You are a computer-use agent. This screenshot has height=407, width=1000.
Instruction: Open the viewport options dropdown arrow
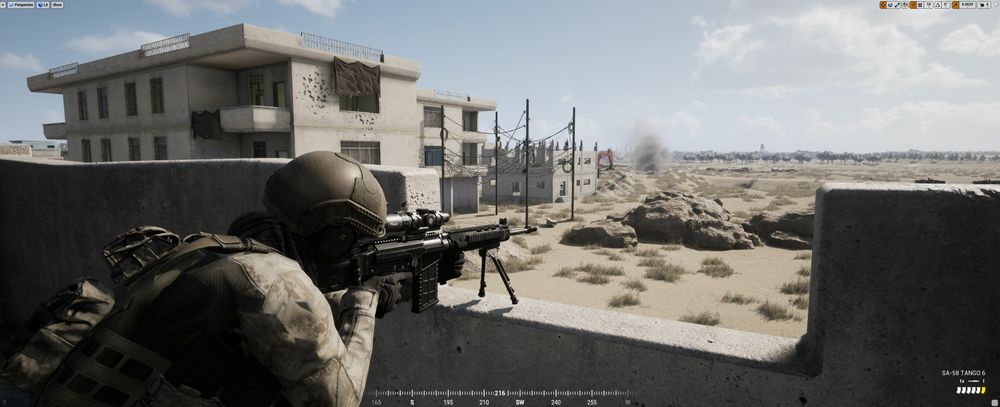coord(5,5)
